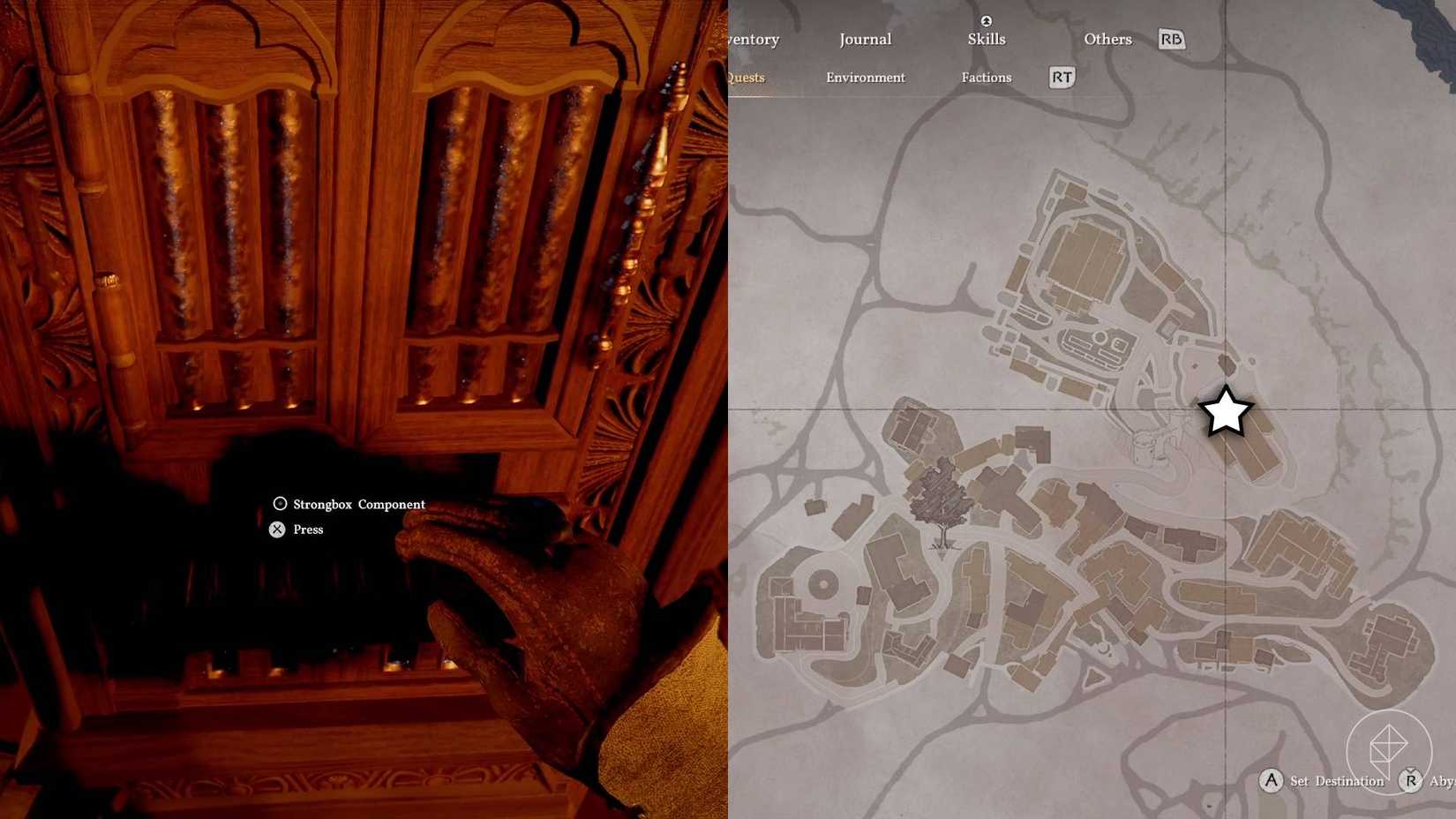This screenshot has width=1456, height=819.
Task: Activate the Environment view
Action: pos(866,78)
